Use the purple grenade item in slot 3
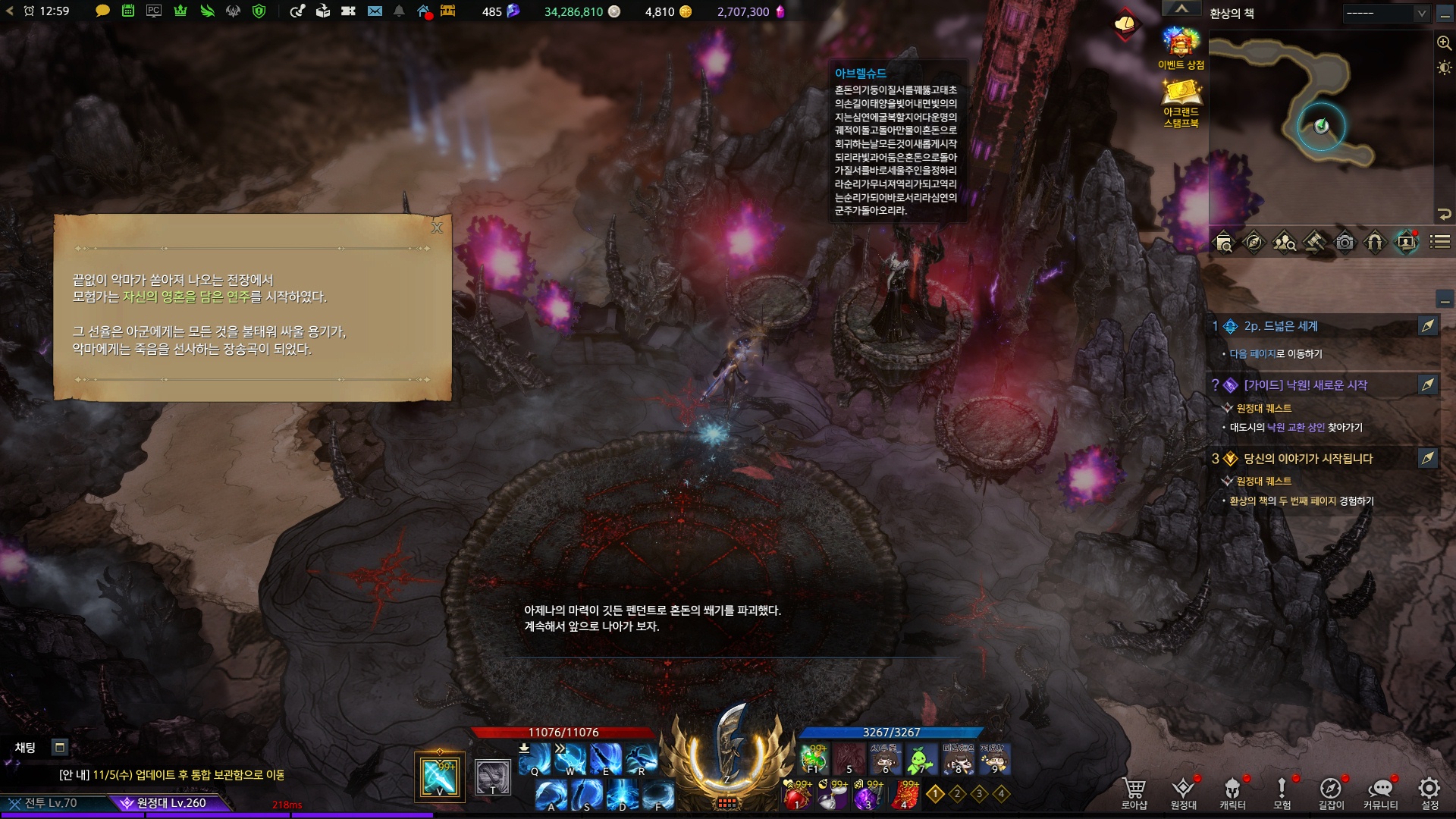Image resolution: width=1456 pixels, height=819 pixels. click(868, 795)
